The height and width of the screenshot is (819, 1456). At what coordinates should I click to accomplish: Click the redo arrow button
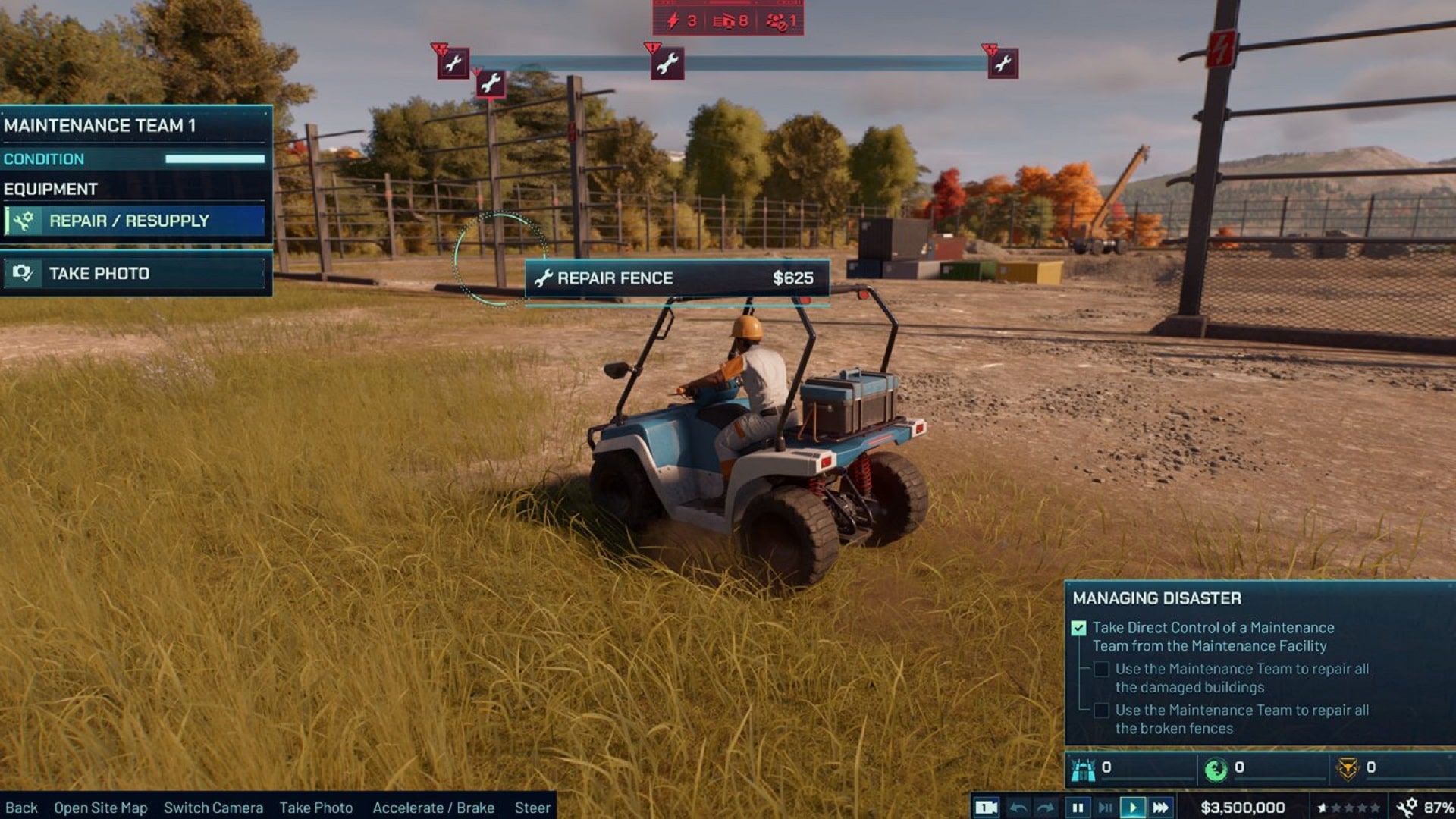[1046, 808]
